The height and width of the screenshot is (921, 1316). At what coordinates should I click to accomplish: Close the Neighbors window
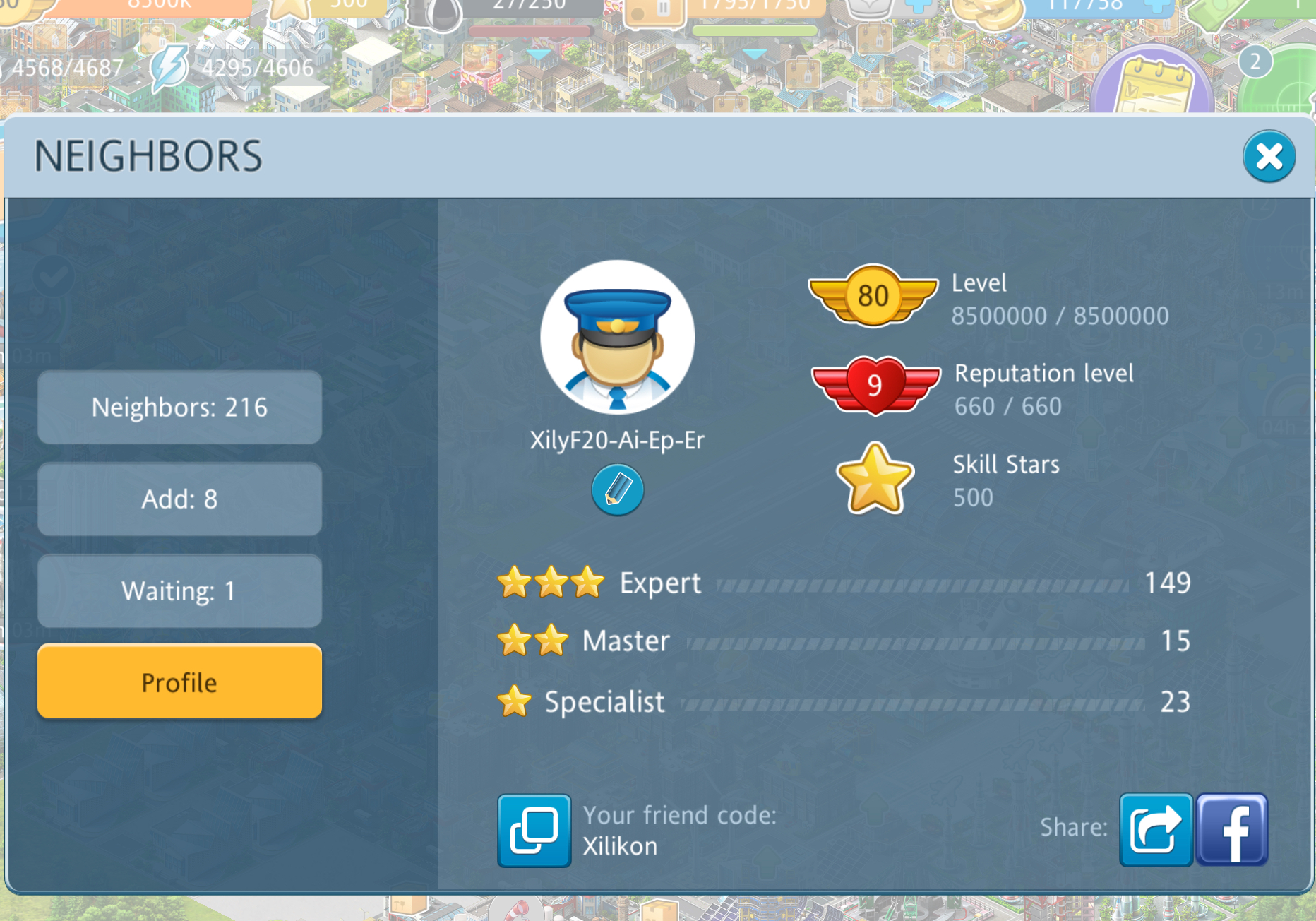(1269, 157)
